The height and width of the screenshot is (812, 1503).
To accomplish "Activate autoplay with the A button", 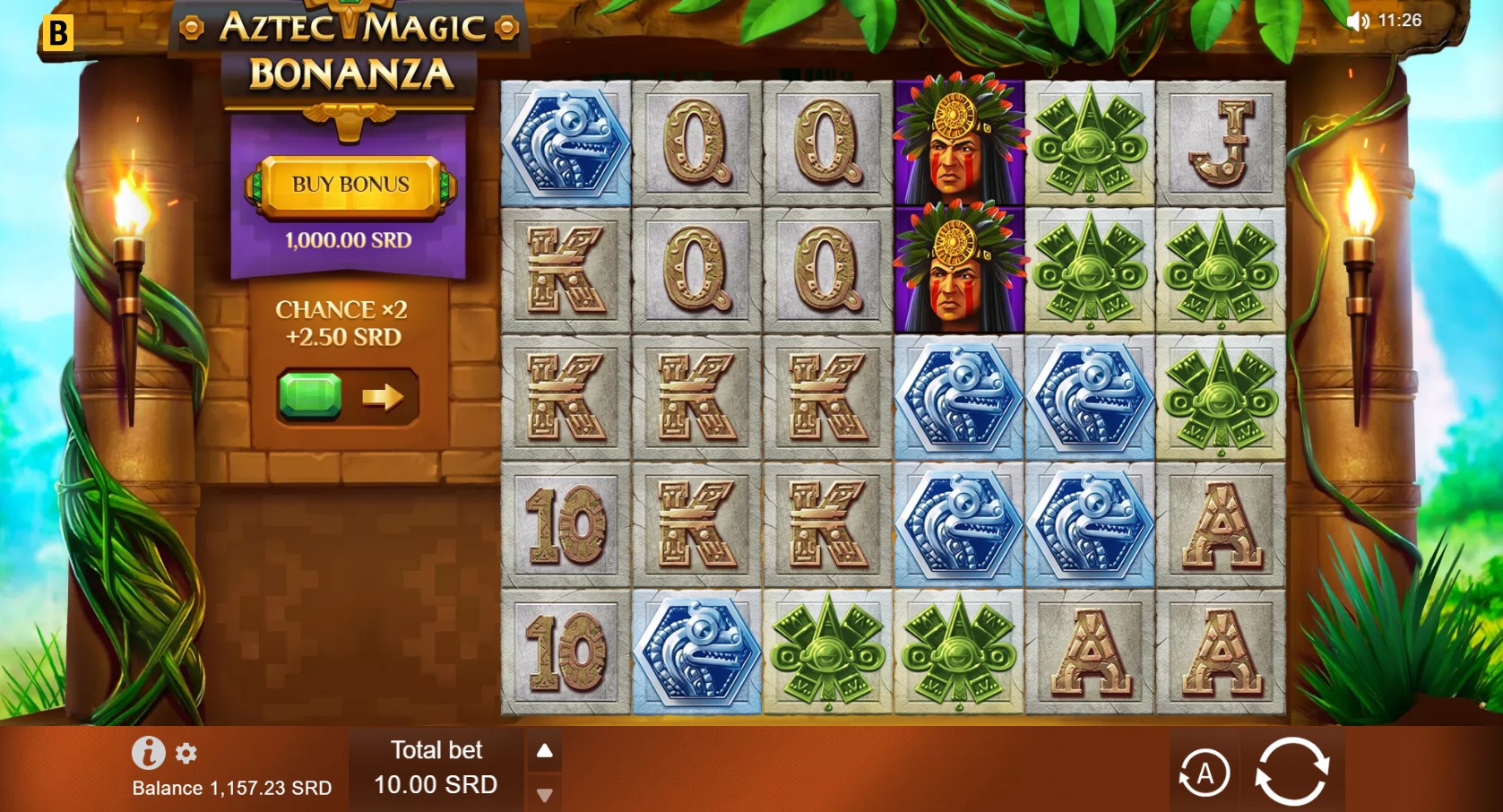I will [1205, 771].
